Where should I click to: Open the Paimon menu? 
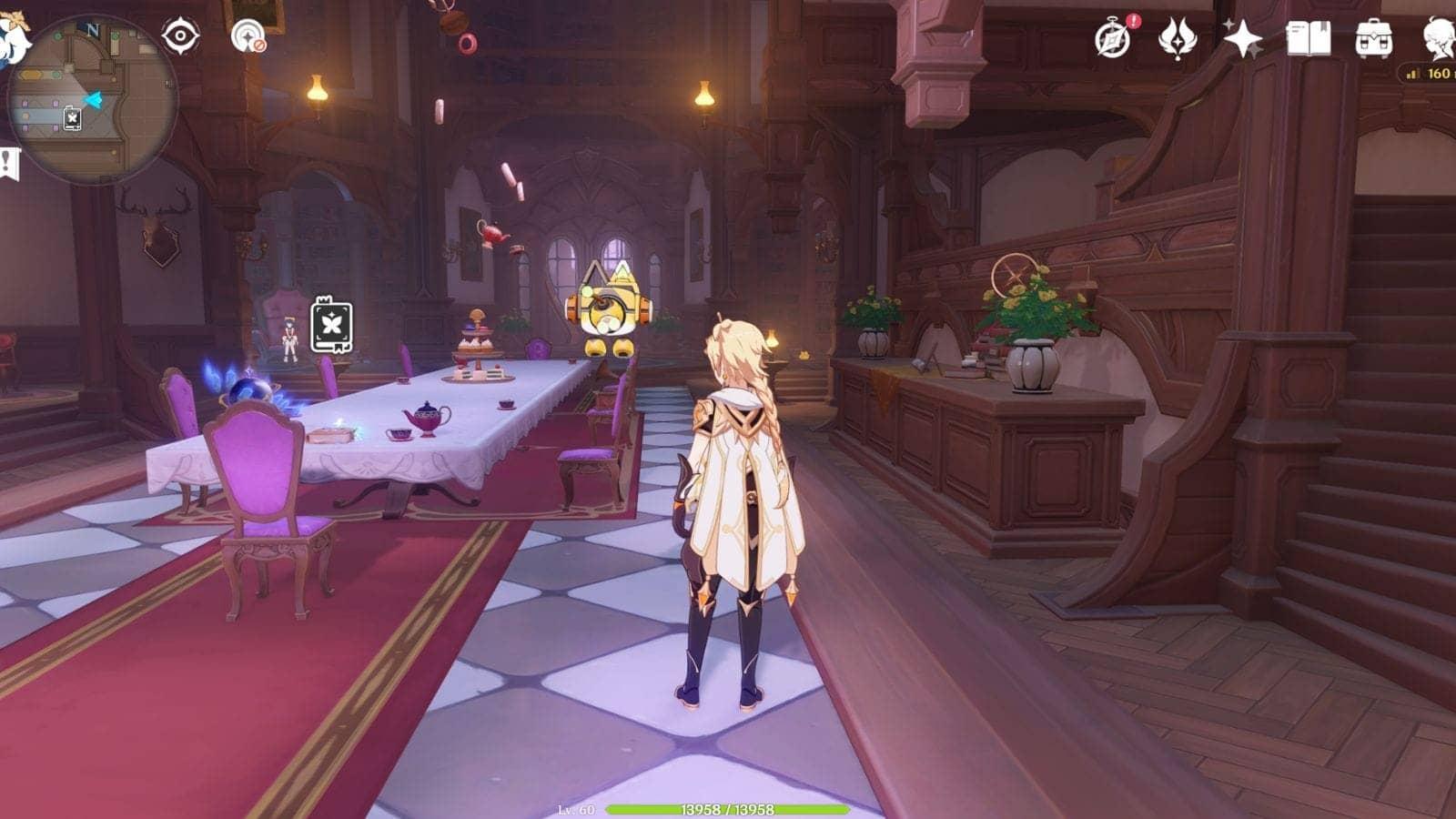[13, 38]
